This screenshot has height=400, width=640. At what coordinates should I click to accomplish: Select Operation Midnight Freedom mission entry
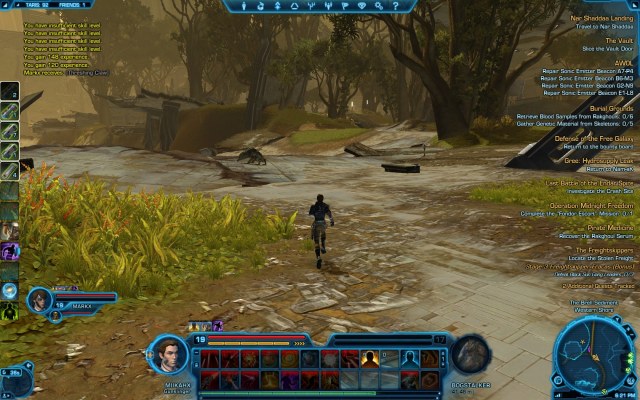pyautogui.click(x=584, y=204)
